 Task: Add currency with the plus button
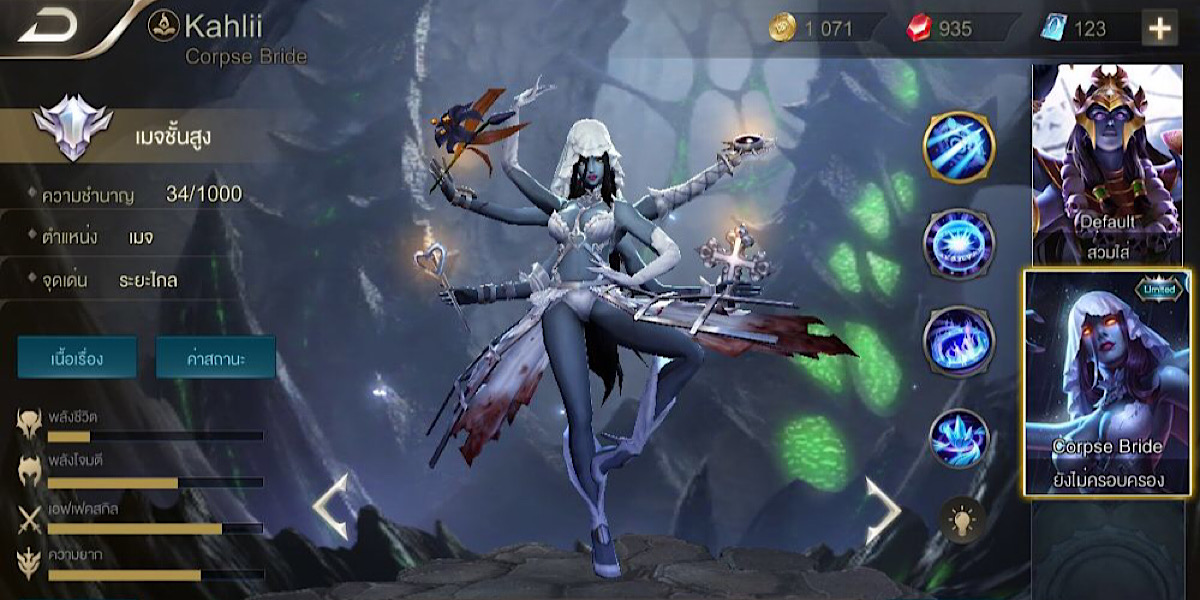point(1160,28)
